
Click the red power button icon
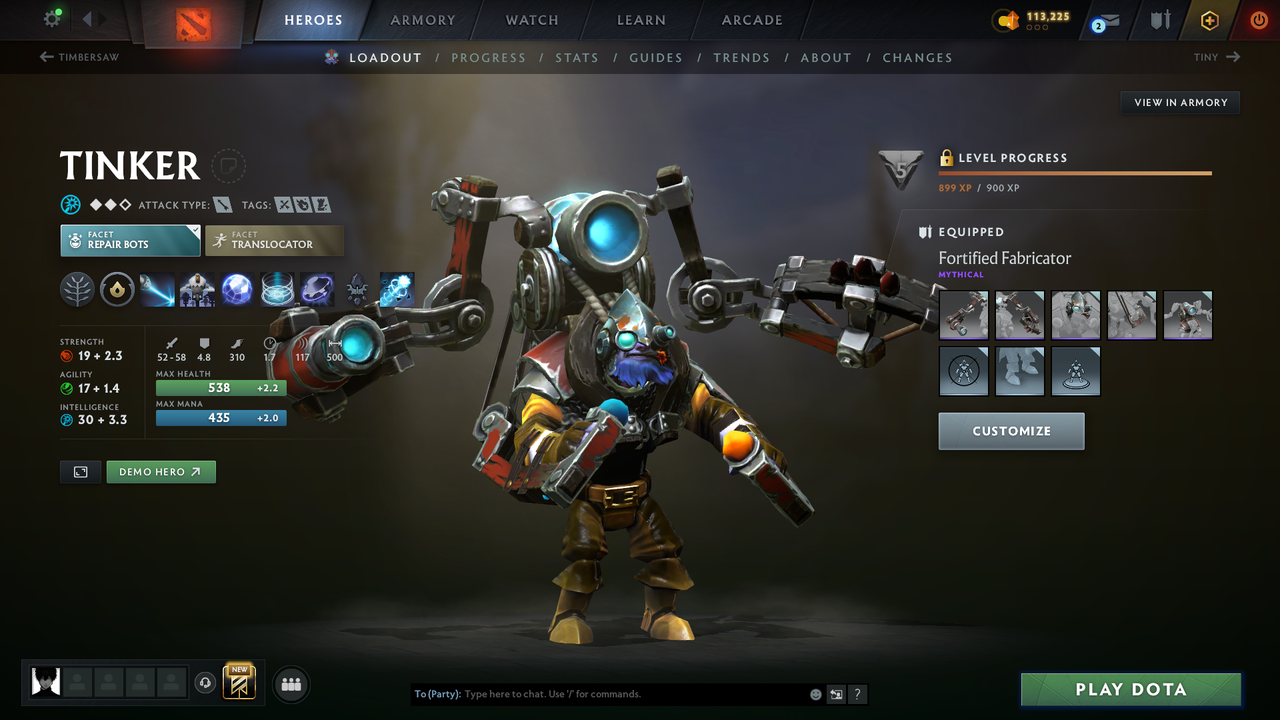(1258, 19)
